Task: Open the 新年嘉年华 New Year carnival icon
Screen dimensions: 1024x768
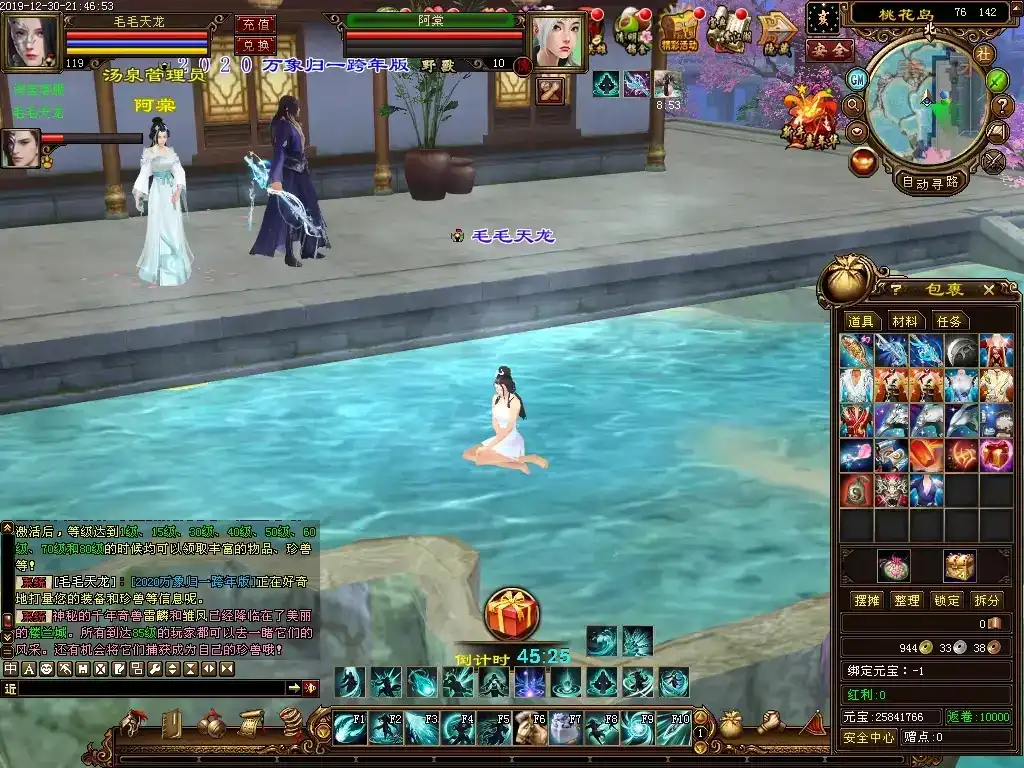Action: (x=812, y=118)
